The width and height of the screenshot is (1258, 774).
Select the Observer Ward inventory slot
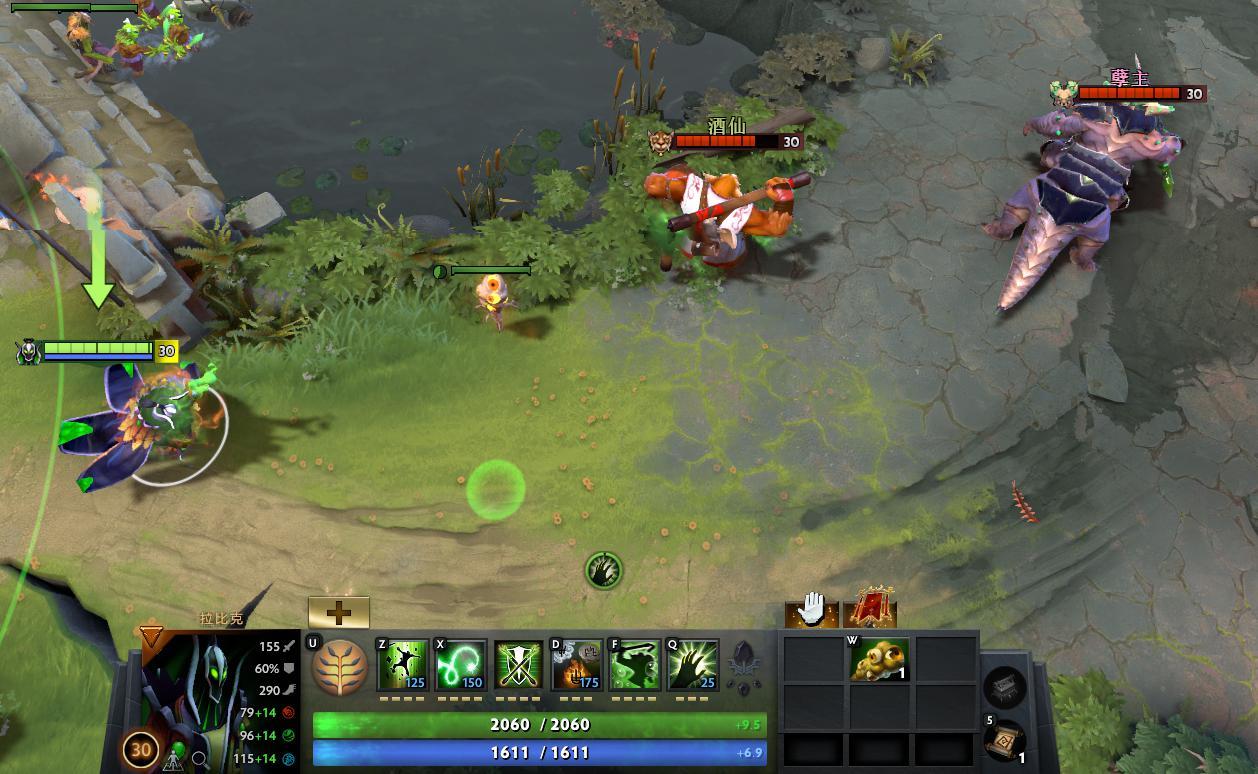879,660
